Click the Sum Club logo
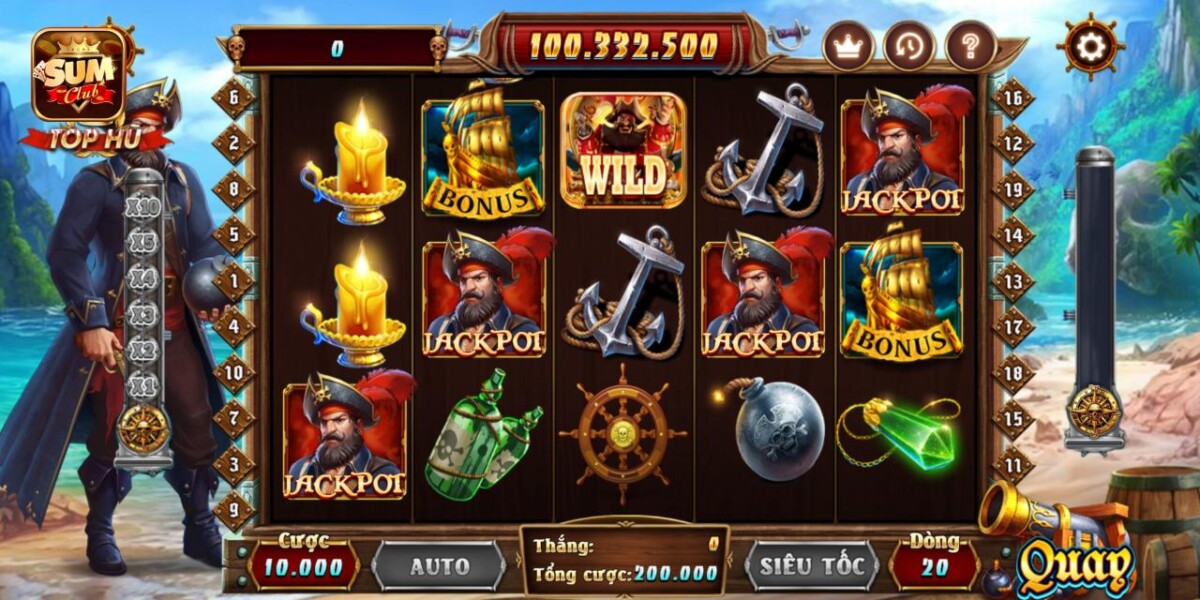Viewport: 1200px width, 600px height. [80, 75]
